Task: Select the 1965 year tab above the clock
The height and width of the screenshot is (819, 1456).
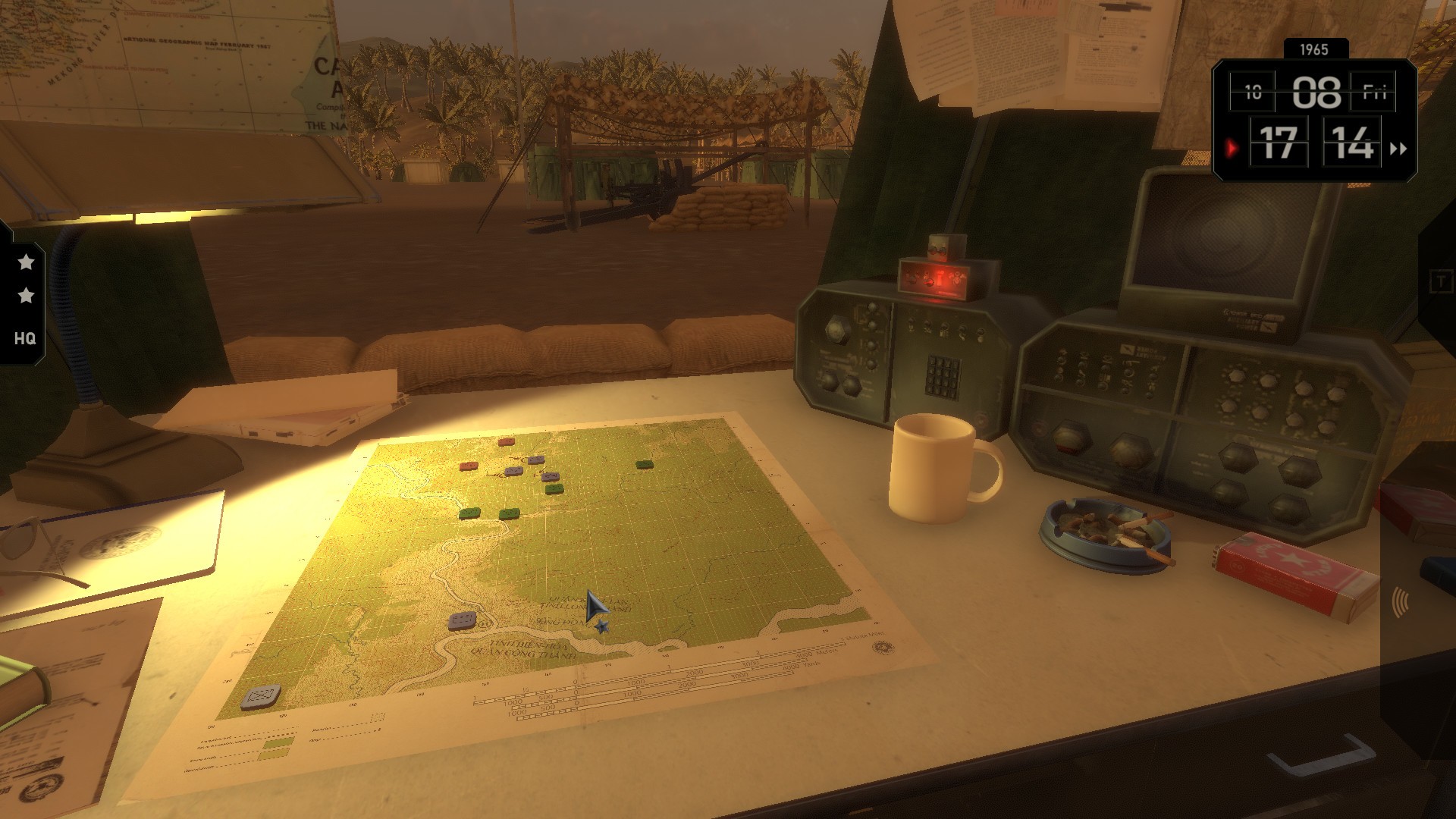Action: (1315, 49)
